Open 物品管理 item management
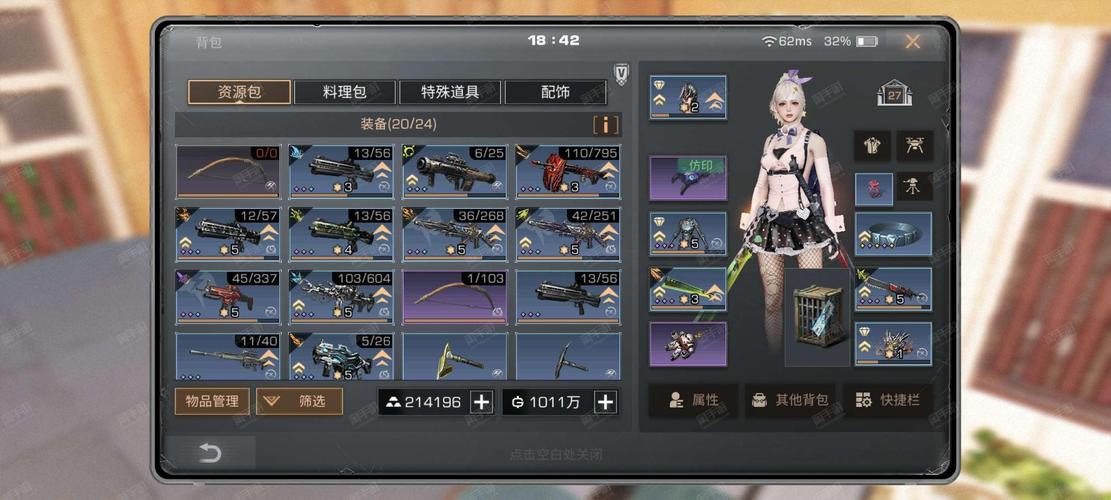1111x500 pixels. point(212,401)
